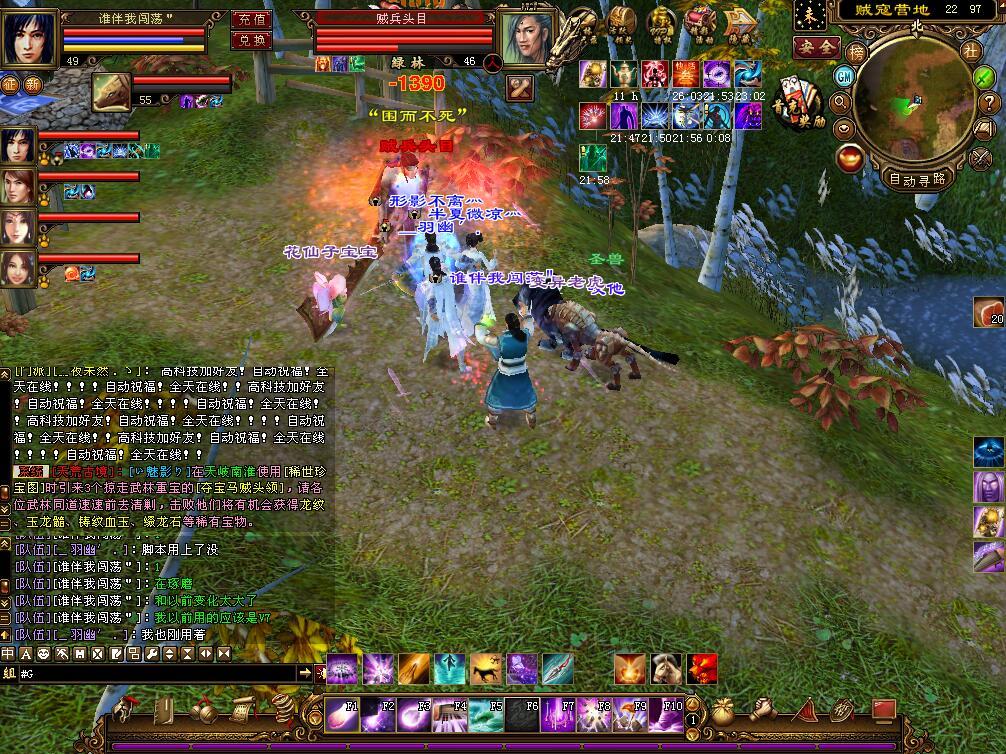Open the 榜 rankings button

[856, 51]
